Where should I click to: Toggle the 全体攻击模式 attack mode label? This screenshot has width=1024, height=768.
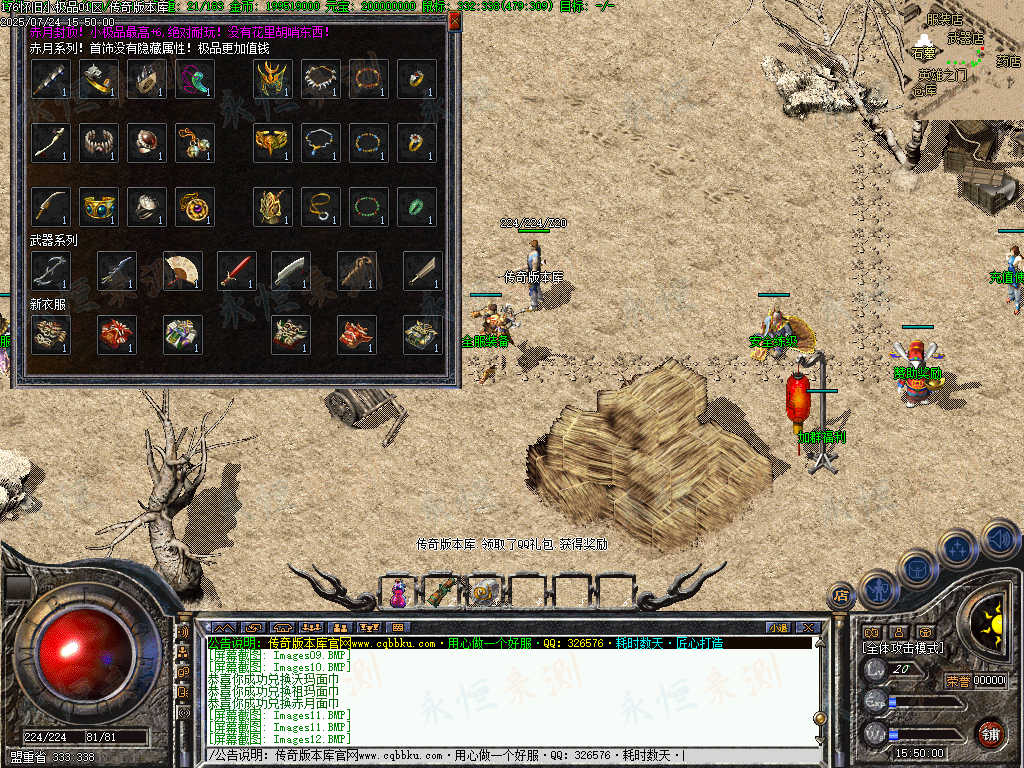903,648
